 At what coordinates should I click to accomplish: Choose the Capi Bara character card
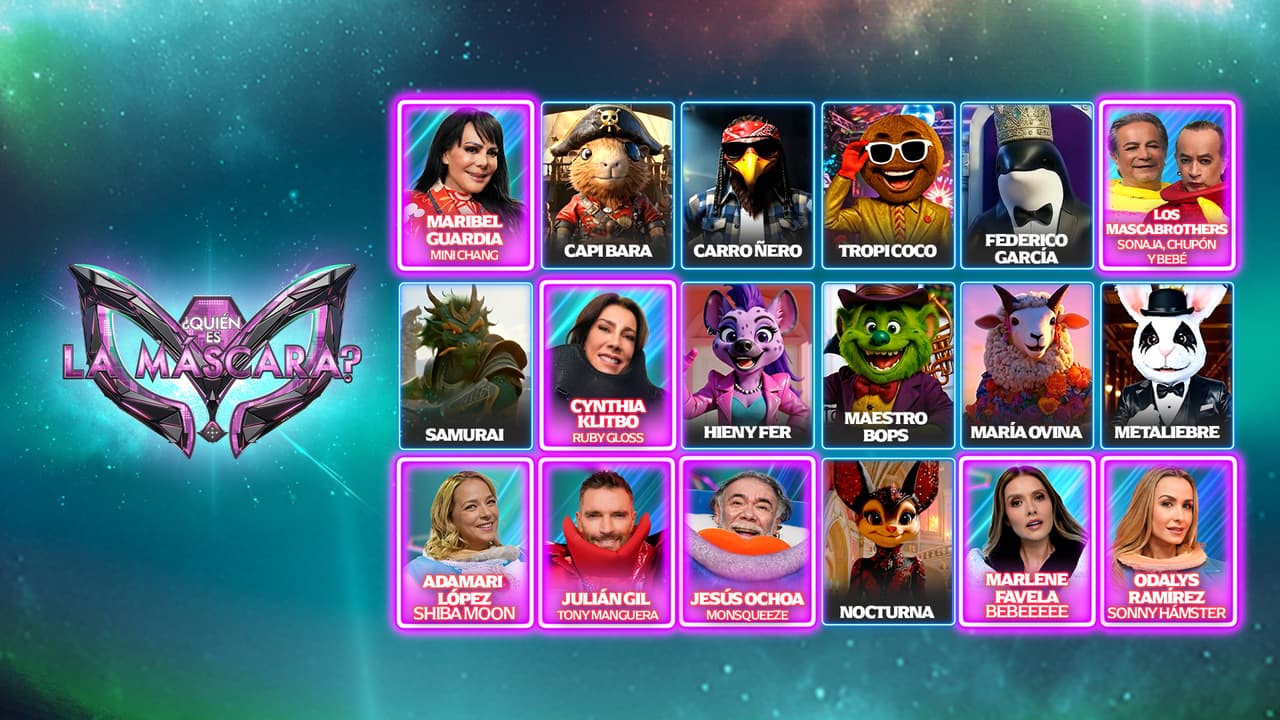point(608,185)
